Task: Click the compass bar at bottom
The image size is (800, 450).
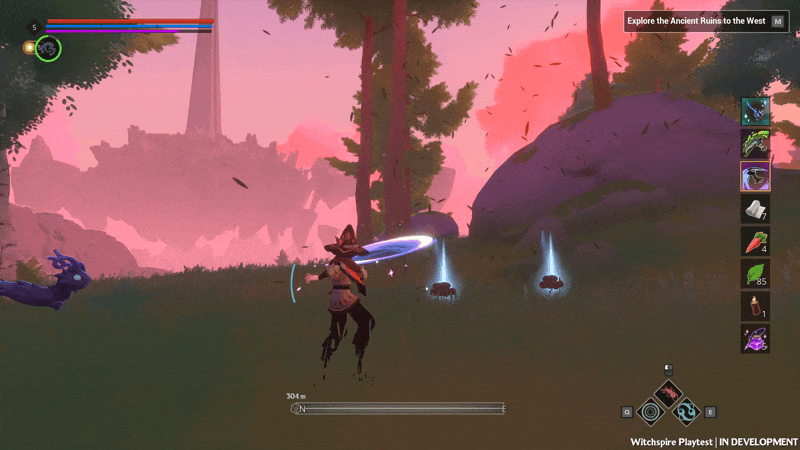Action: [400, 408]
